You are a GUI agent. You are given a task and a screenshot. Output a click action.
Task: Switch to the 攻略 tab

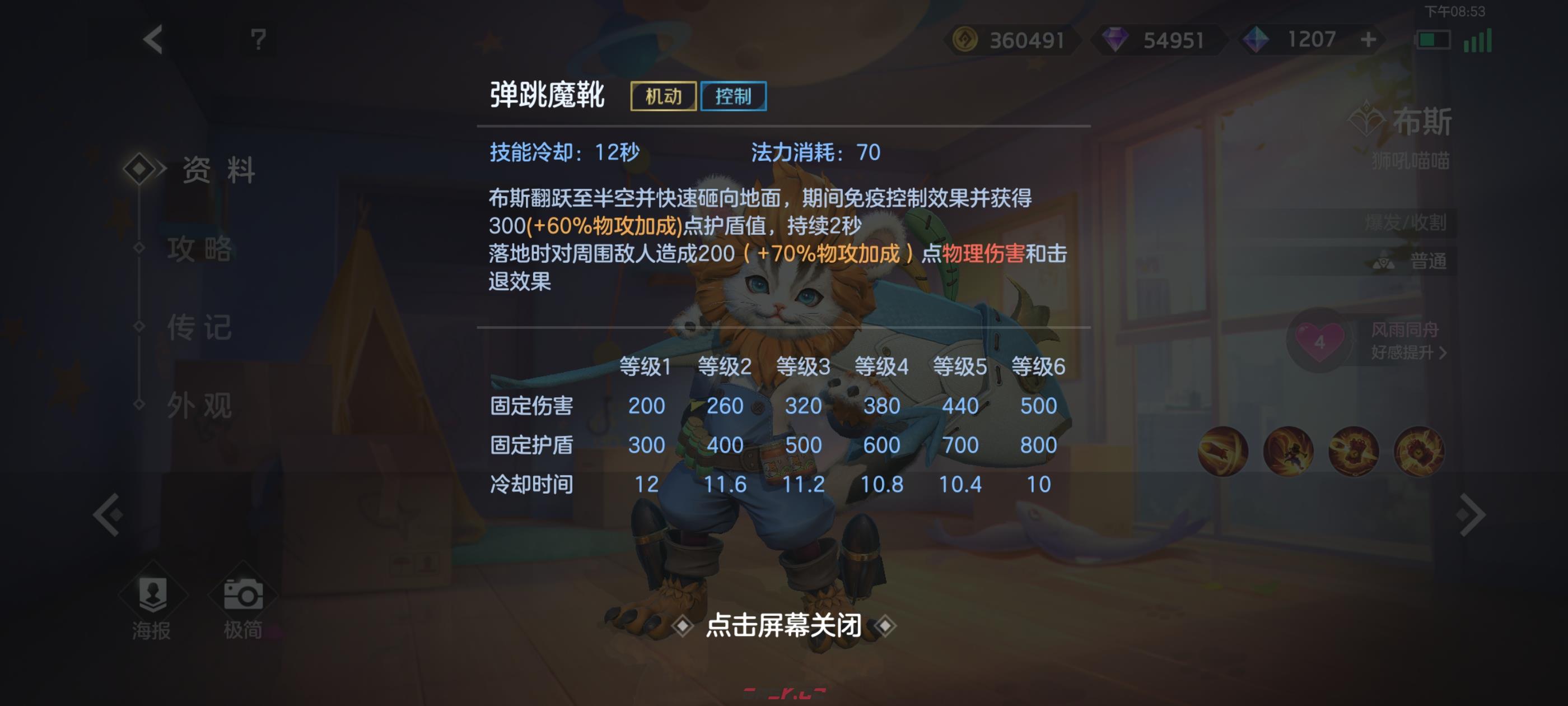pyautogui.click(x=199, y=250)
